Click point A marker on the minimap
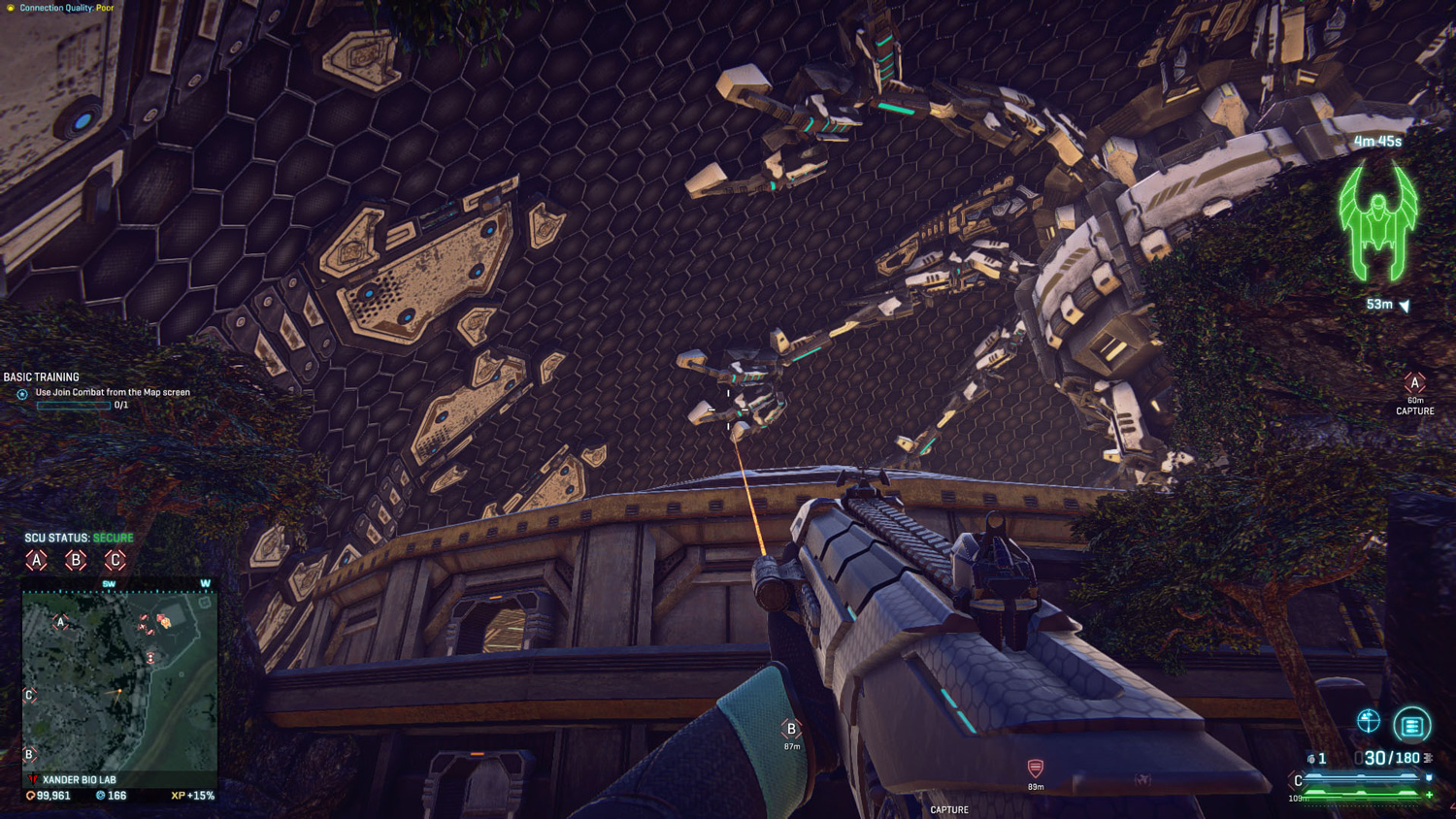 pyautogui.click(x=60, y=622)
